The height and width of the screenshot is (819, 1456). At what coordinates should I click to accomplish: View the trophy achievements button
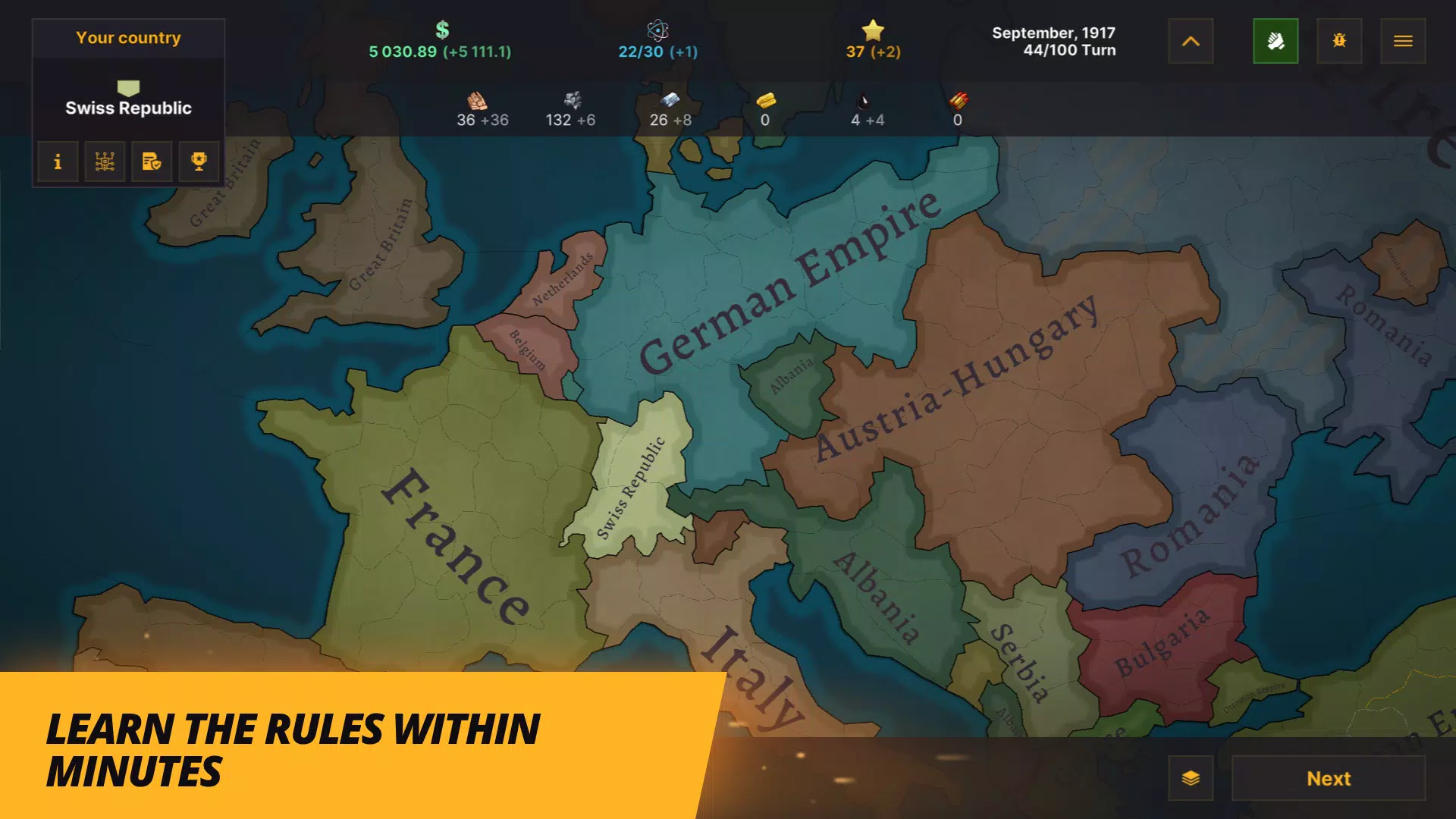coord(199,162)
